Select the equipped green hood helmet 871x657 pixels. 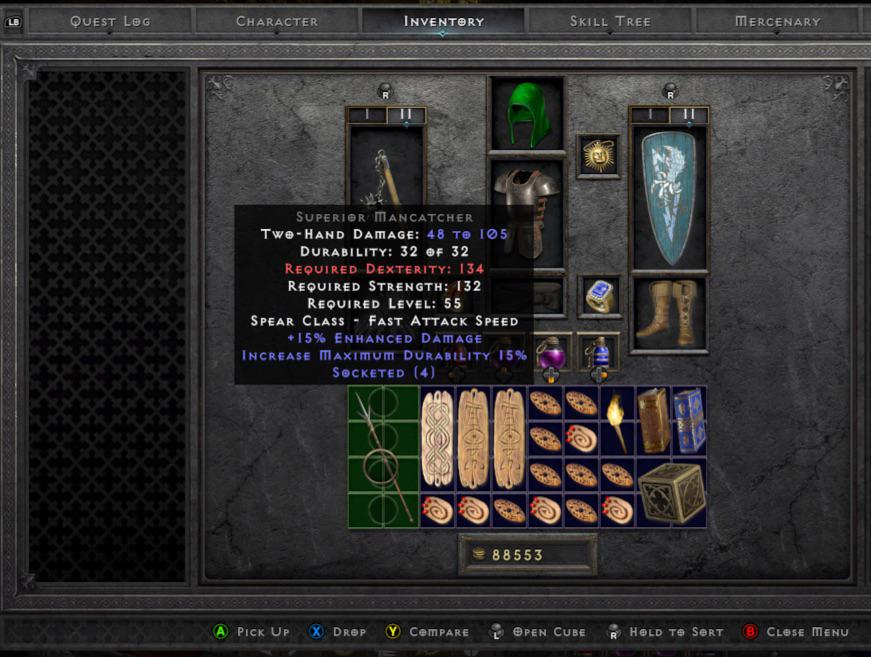526,113
